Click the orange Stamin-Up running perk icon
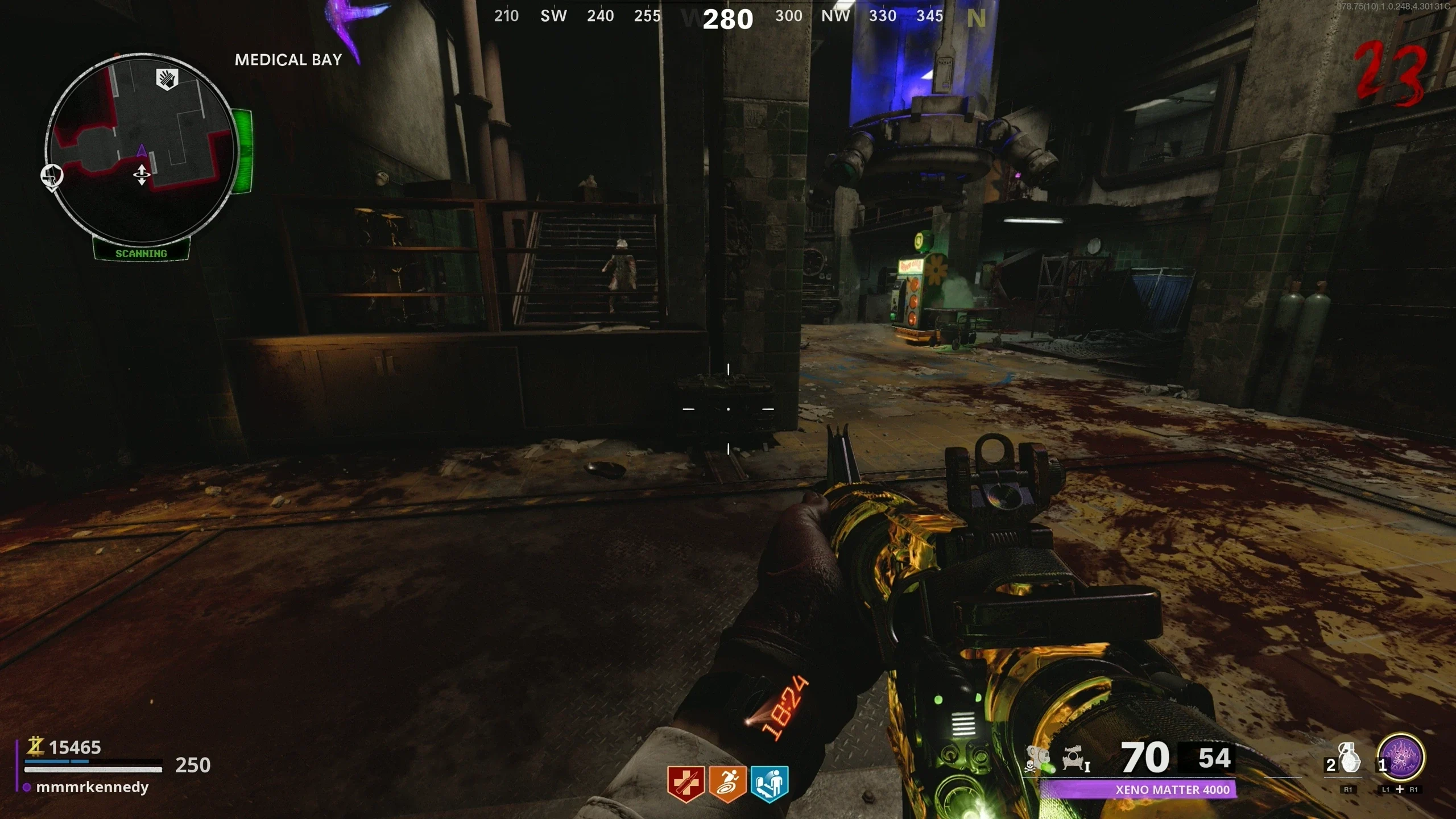Screen dimensions: 1456x819 click(727, 783)
